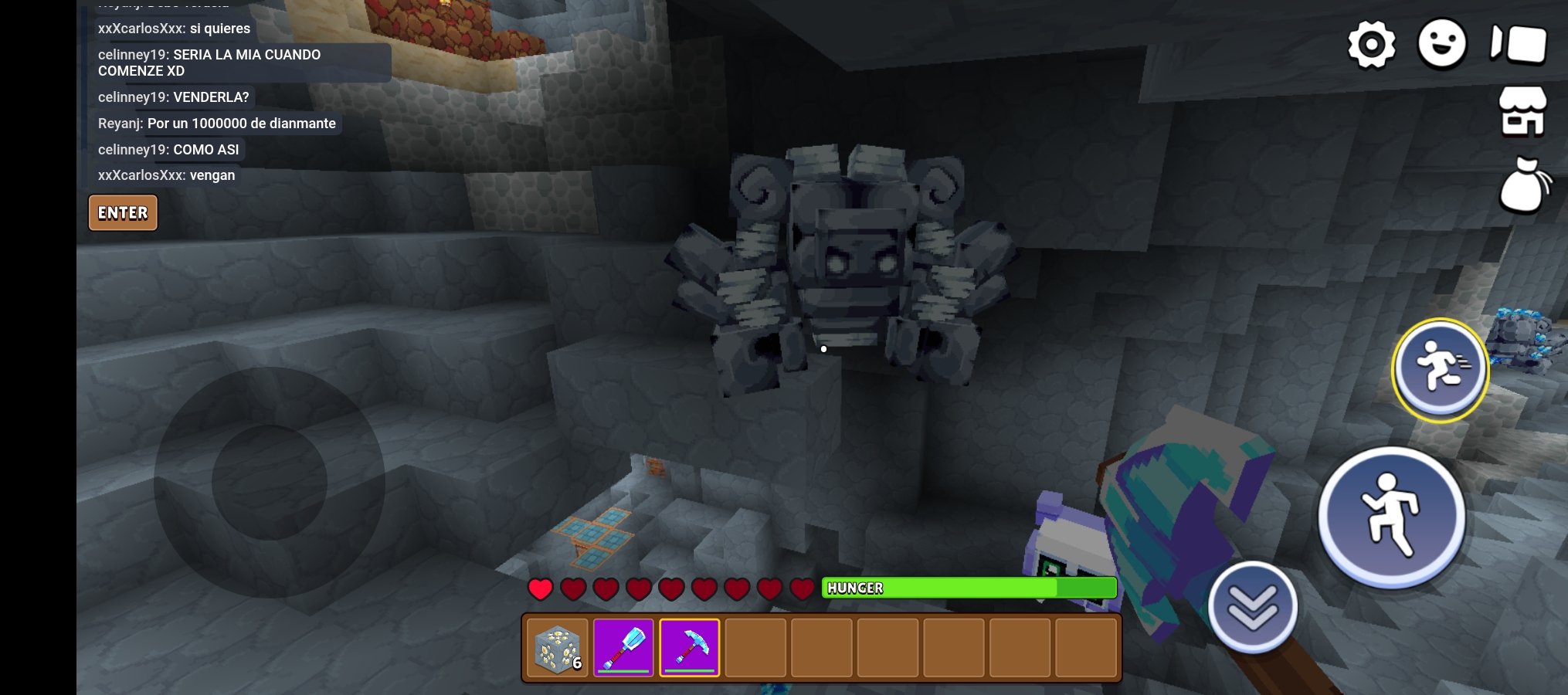Select the diamond shovel hotbar slot
This screenshot has height=695, width=1568.
623,648
